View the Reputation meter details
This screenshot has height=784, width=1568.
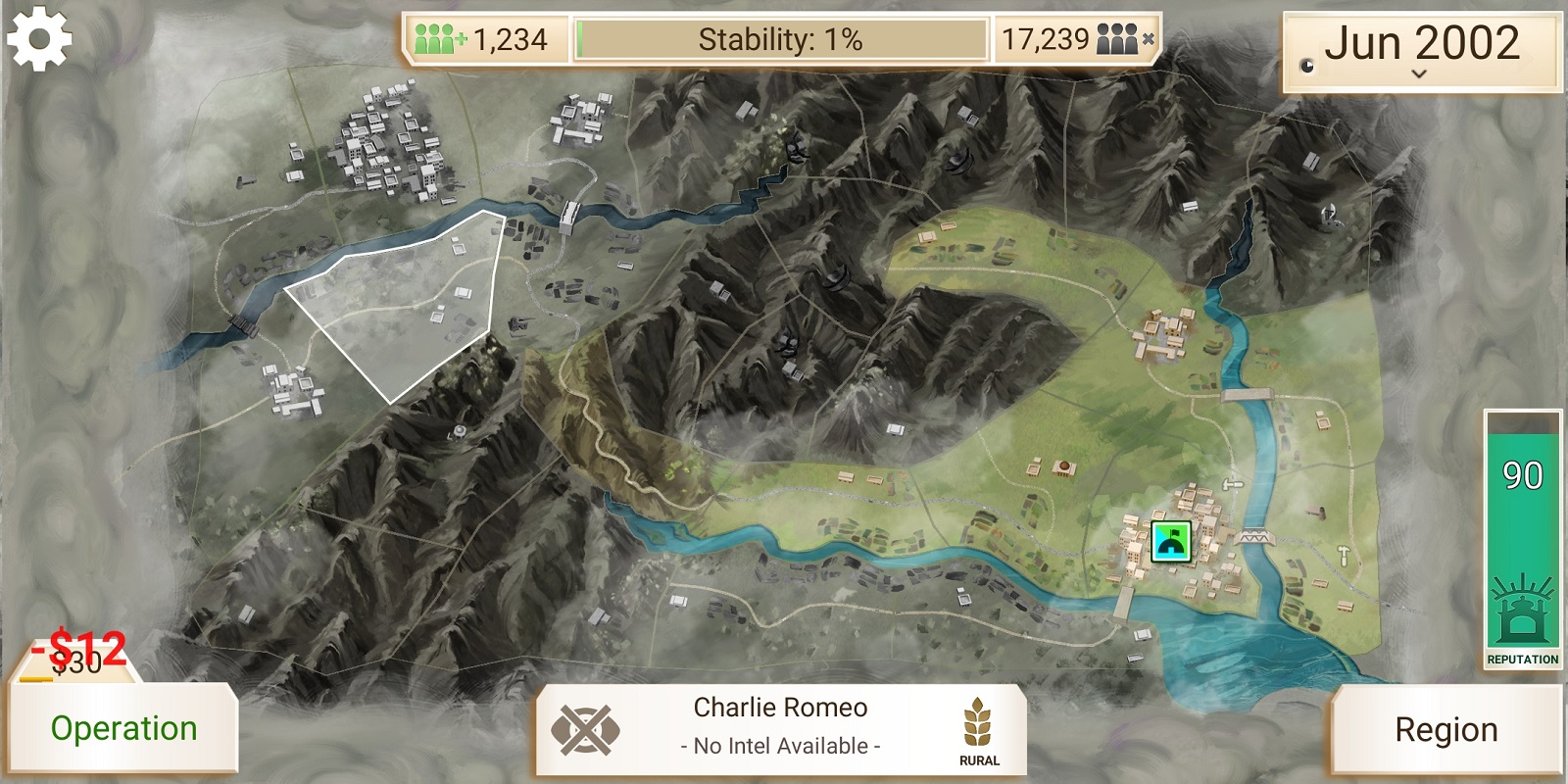point(1522,539)
